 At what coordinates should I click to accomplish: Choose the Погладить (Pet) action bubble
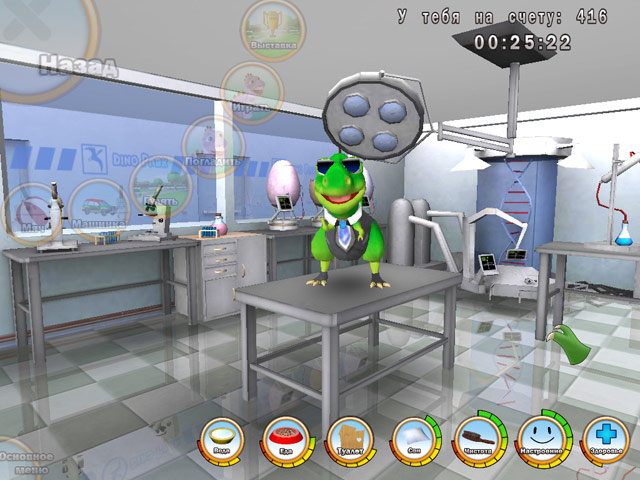click(x=213, y=147)
